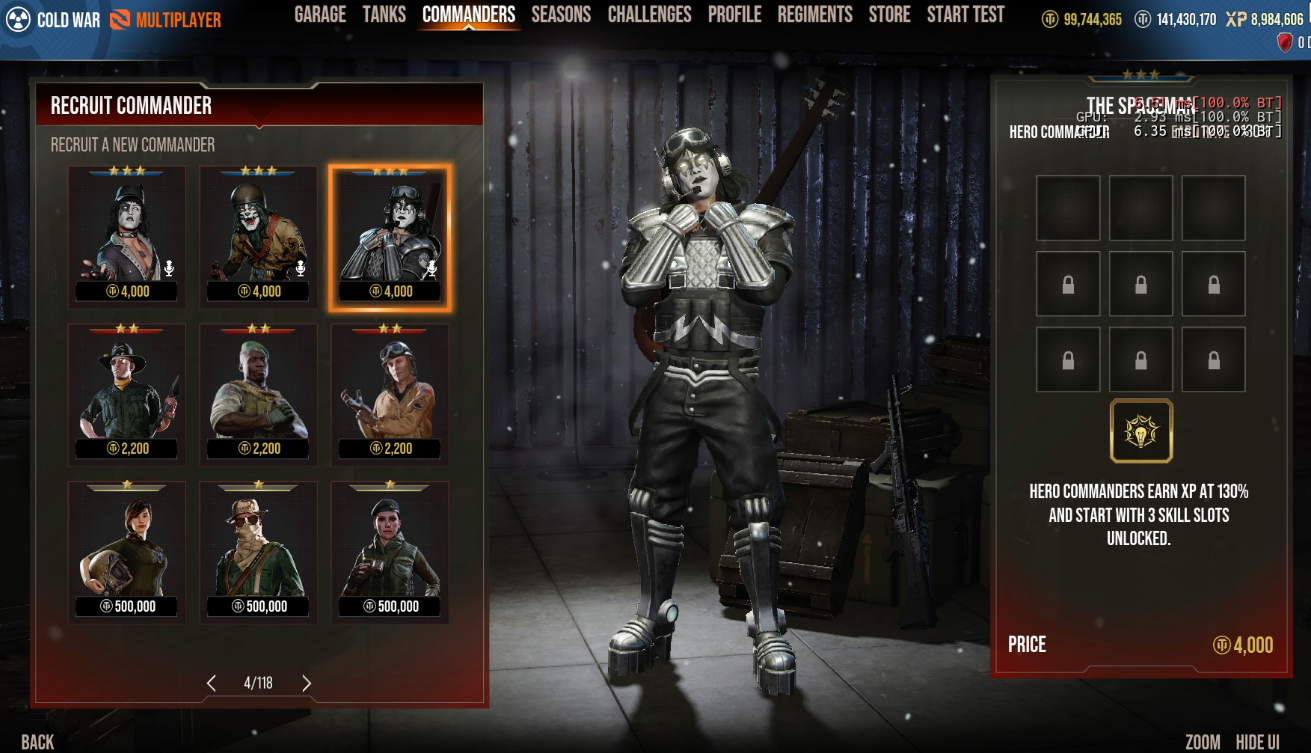Viewport: 1311px width, 753px height.
Task: Go to the previous commander page
Action: (x=211, y=683)
